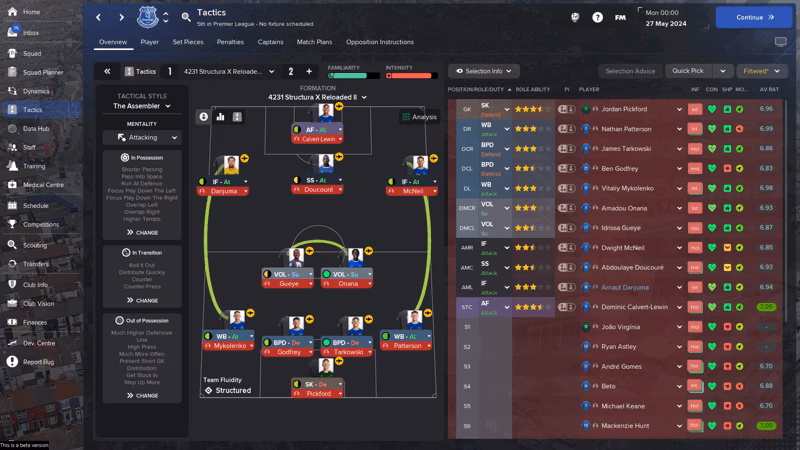Show the Match Plans tab
800x450 pixels.
tap(314, 42)
